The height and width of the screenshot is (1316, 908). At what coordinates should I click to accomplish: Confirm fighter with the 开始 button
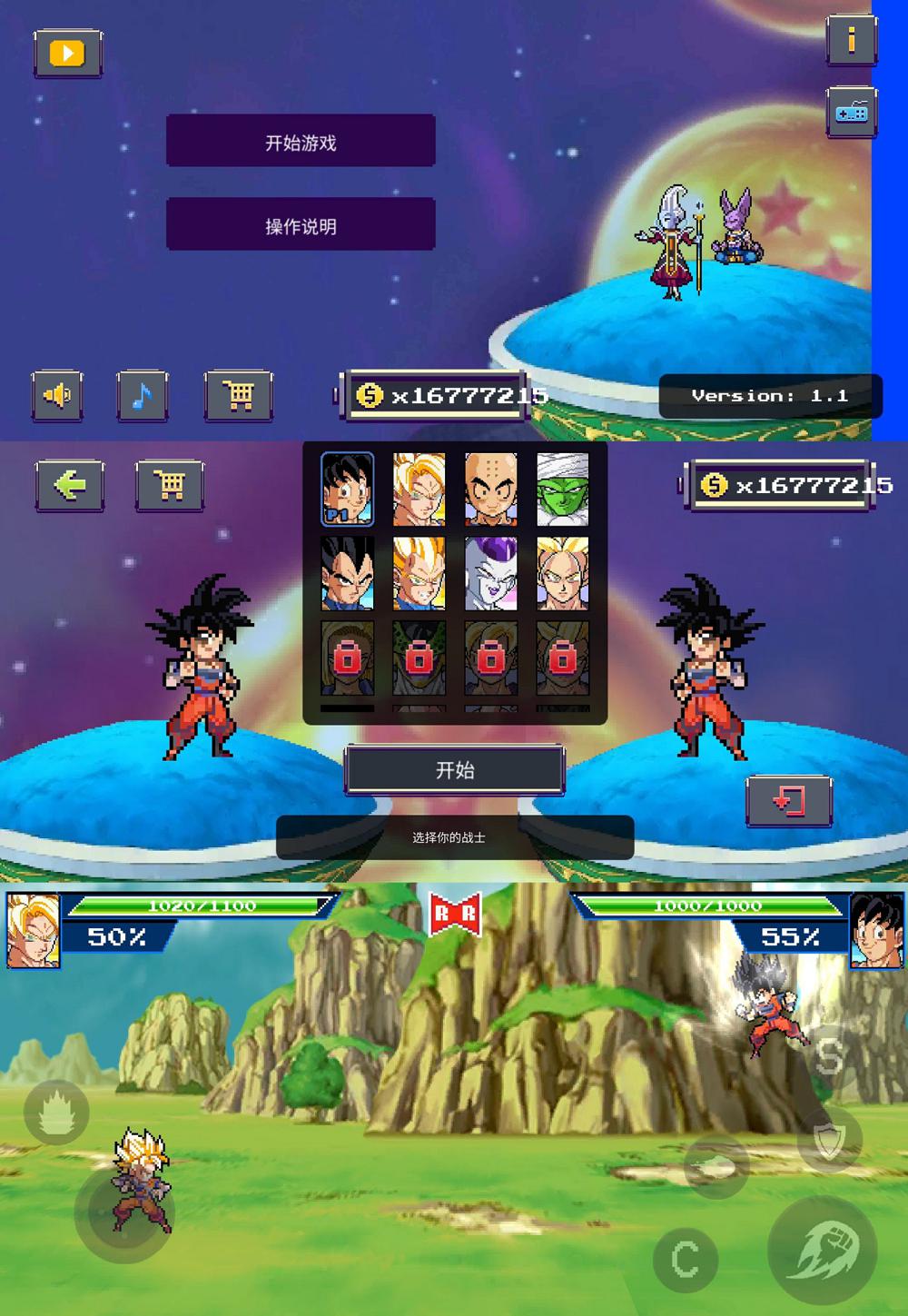pyautogui.click(x=454, y=770)
